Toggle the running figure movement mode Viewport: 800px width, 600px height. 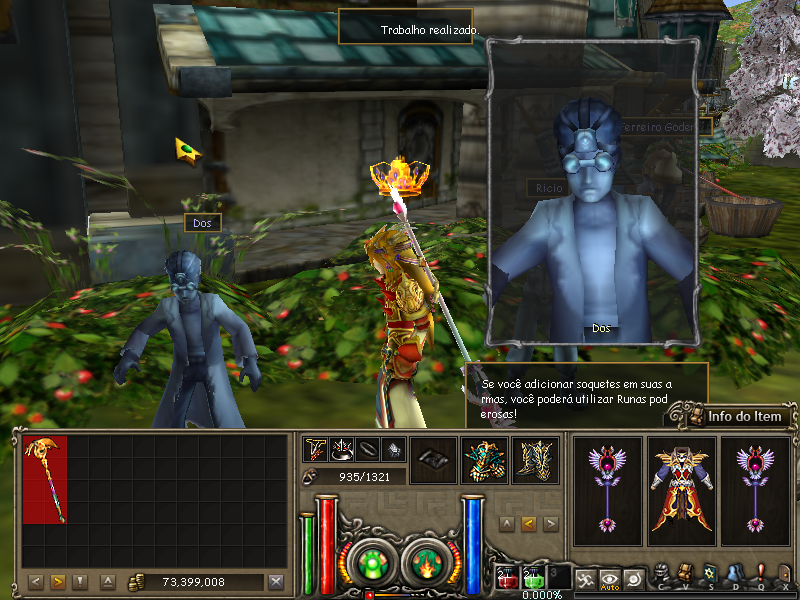(x=584, y=577)
